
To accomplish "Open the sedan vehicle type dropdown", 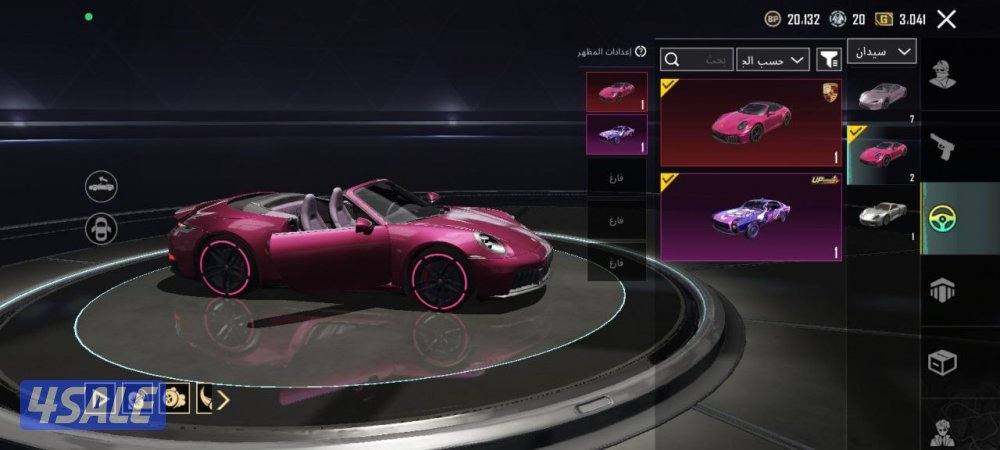I will (x=881, y=51).
